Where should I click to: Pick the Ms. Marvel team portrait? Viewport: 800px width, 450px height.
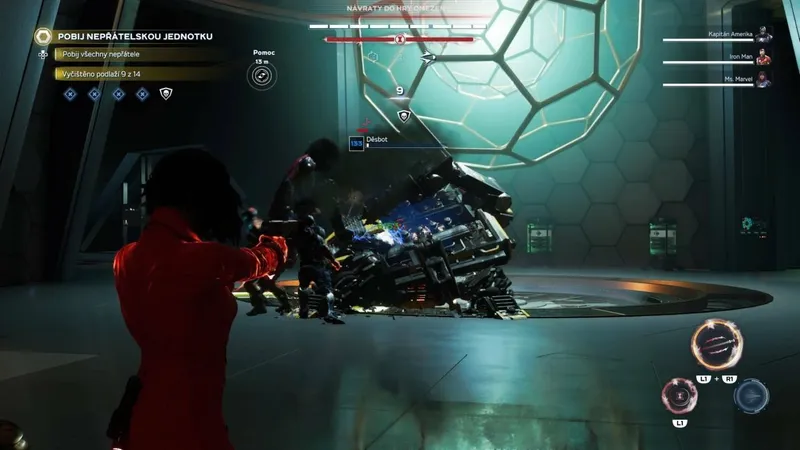[763, 79]
